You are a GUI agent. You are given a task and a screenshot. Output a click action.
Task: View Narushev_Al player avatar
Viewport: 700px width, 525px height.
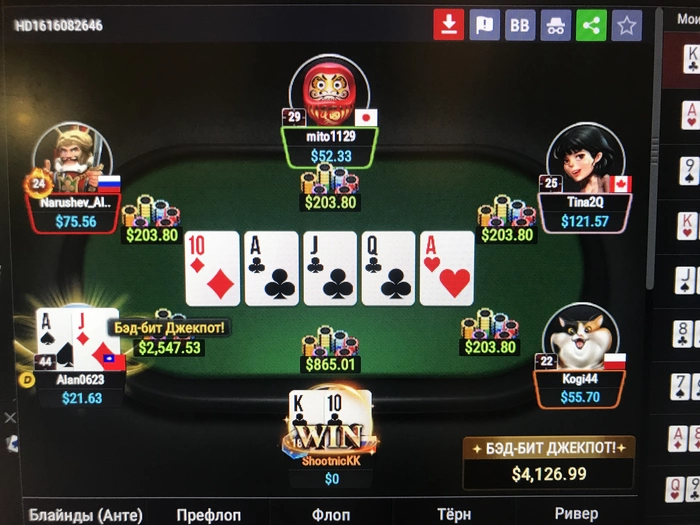click(x=72, y=155)
